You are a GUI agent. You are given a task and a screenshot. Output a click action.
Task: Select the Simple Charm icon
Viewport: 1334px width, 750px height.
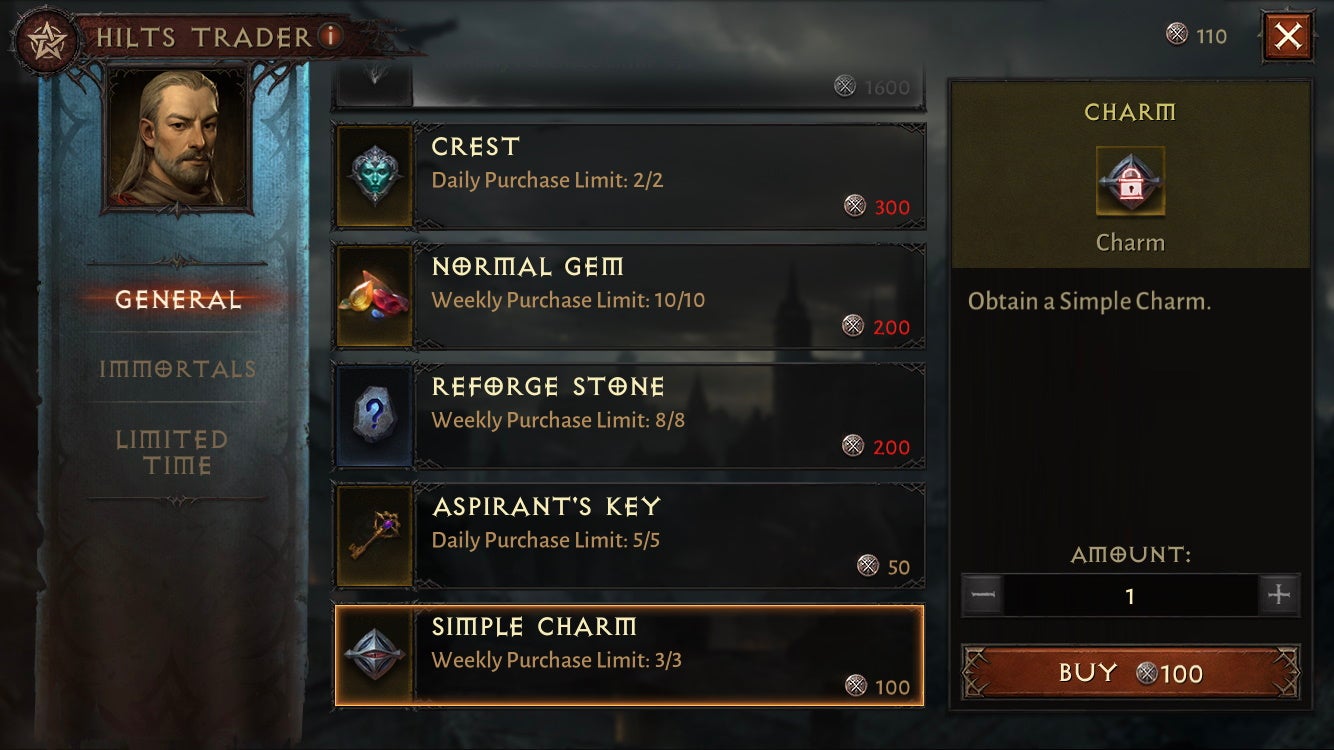(374, 655)
